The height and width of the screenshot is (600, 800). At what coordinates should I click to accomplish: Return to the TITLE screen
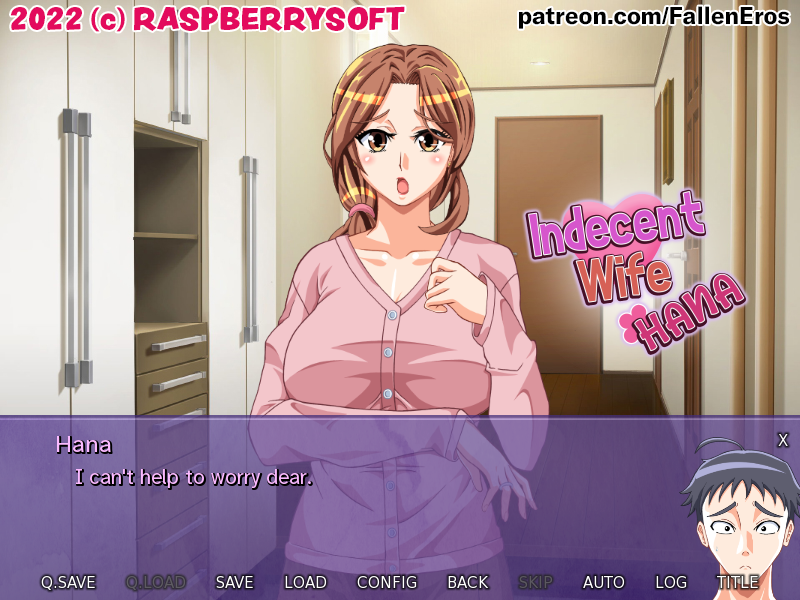(737, 582)
